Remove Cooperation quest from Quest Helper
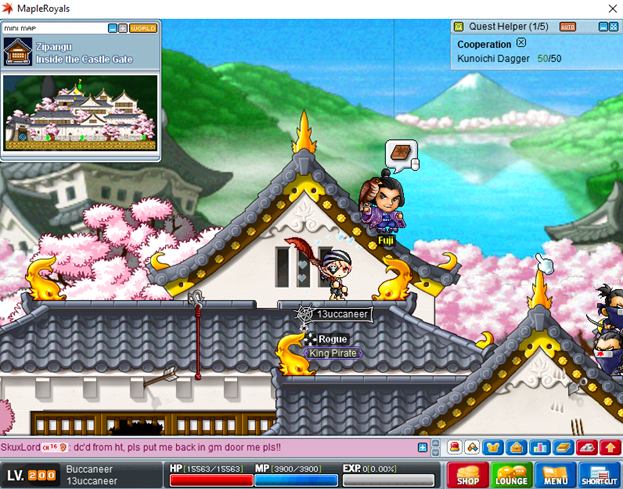 click(x=521, y=44)
